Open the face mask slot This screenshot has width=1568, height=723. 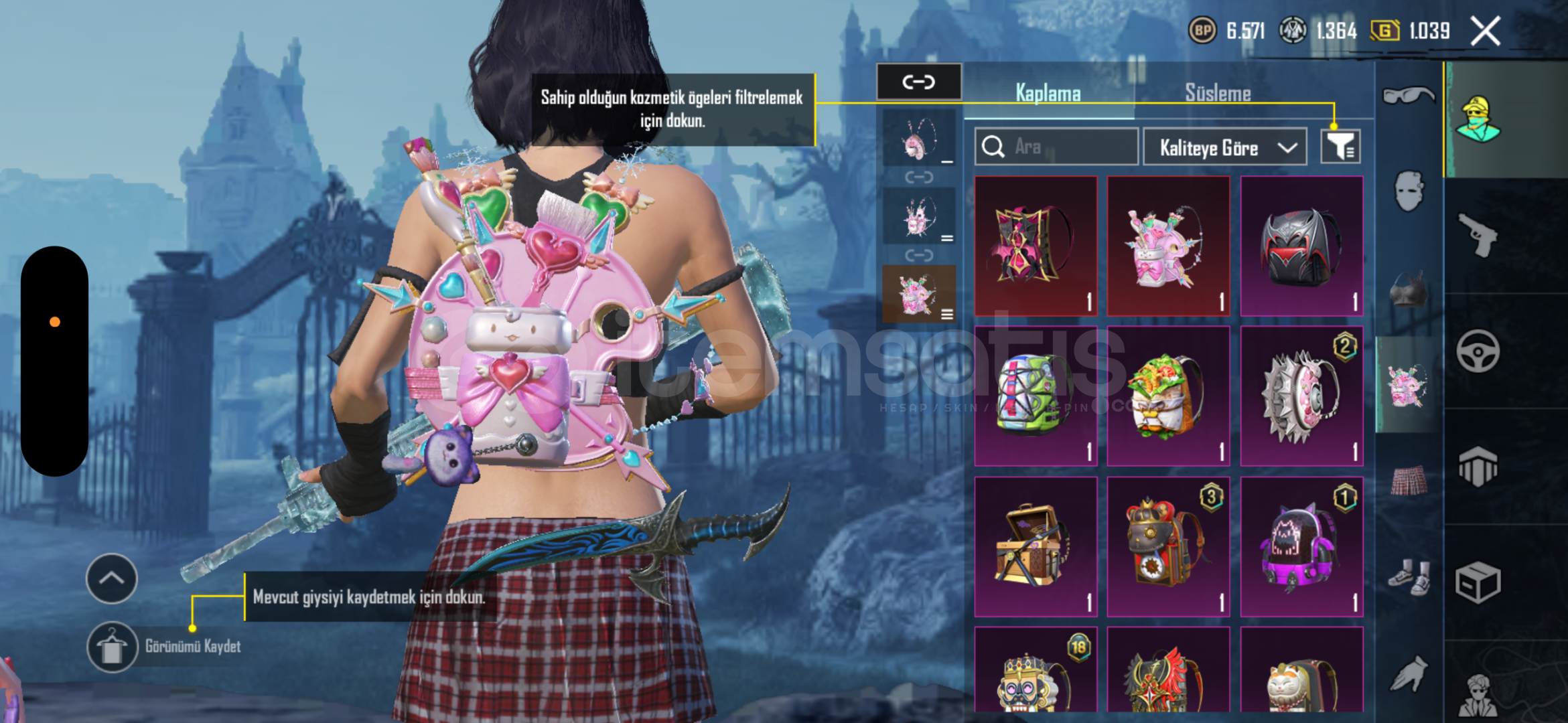(1408, 191)
